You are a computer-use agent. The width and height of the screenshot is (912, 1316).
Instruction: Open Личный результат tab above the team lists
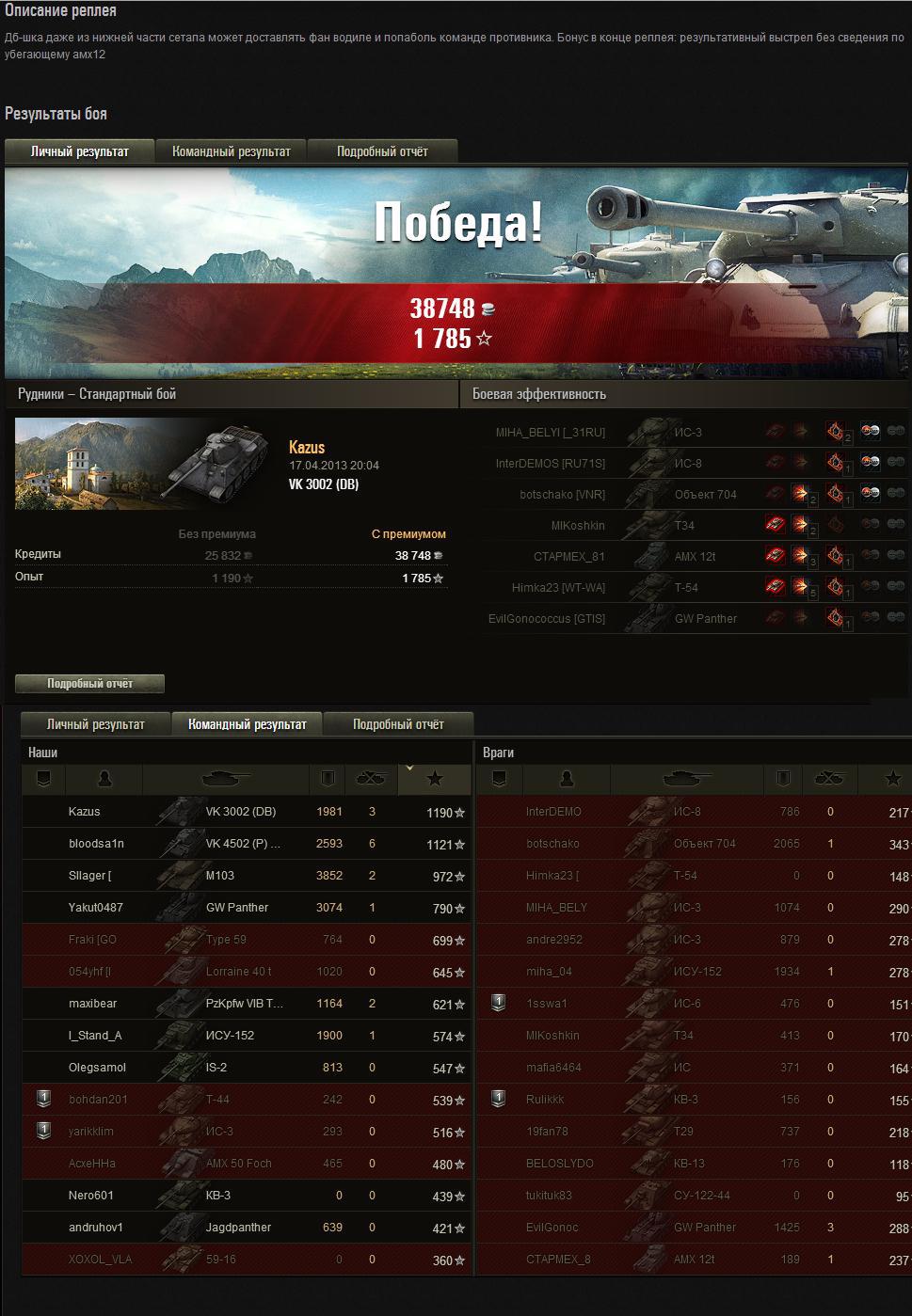tap(96, 724)
